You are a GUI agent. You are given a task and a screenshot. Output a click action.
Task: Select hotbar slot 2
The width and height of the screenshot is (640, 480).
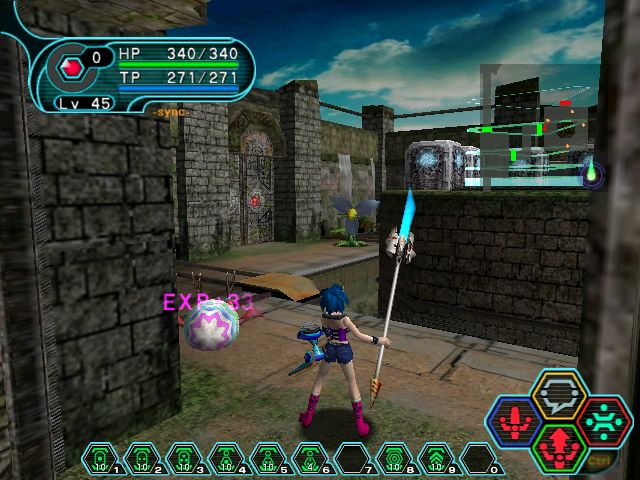click(x=144, y=460)
